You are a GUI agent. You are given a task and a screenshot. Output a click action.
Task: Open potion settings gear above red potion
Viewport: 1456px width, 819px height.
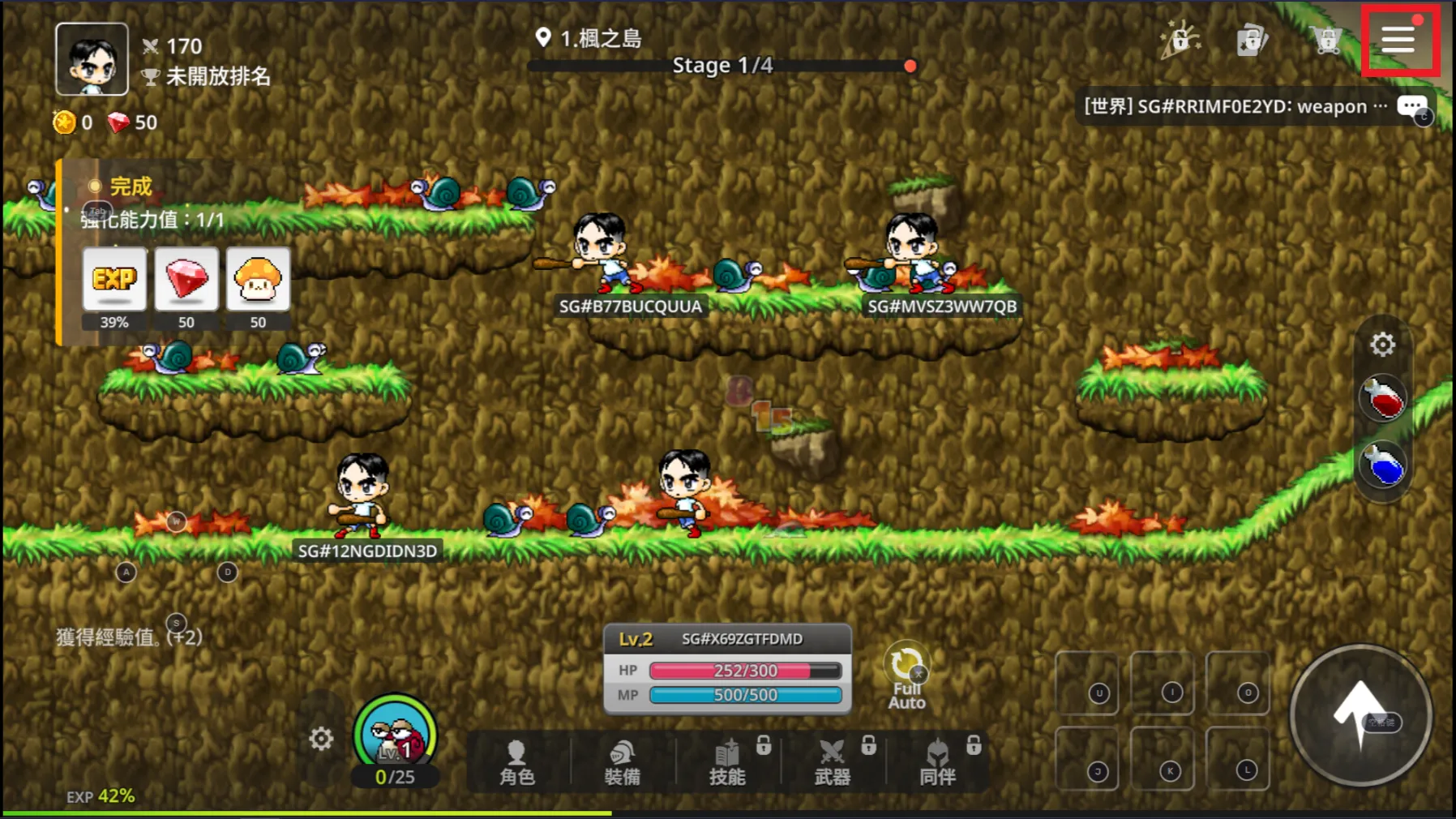coord(1382,345)
